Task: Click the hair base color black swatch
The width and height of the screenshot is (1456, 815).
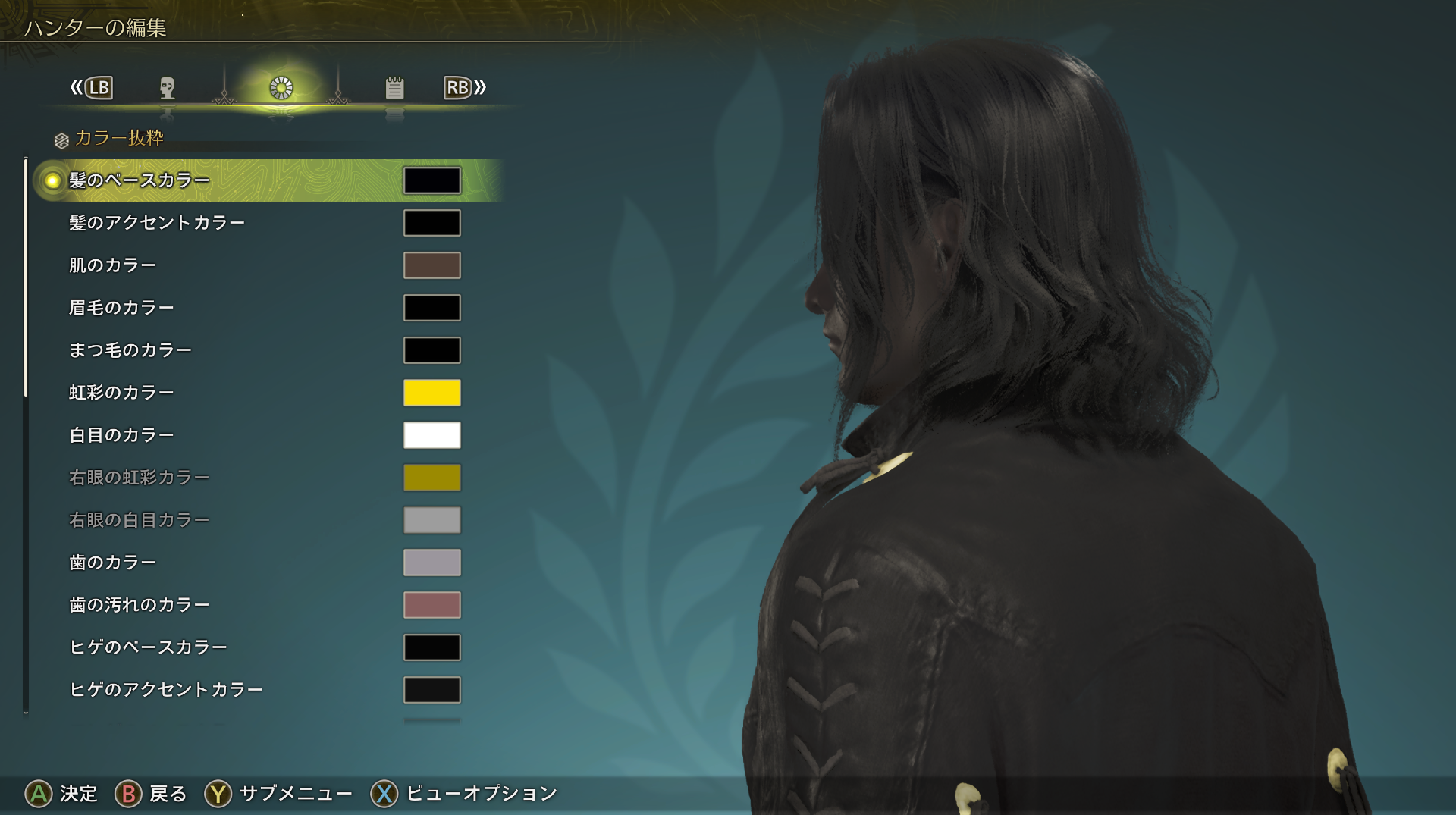Action: click(432, 180)
